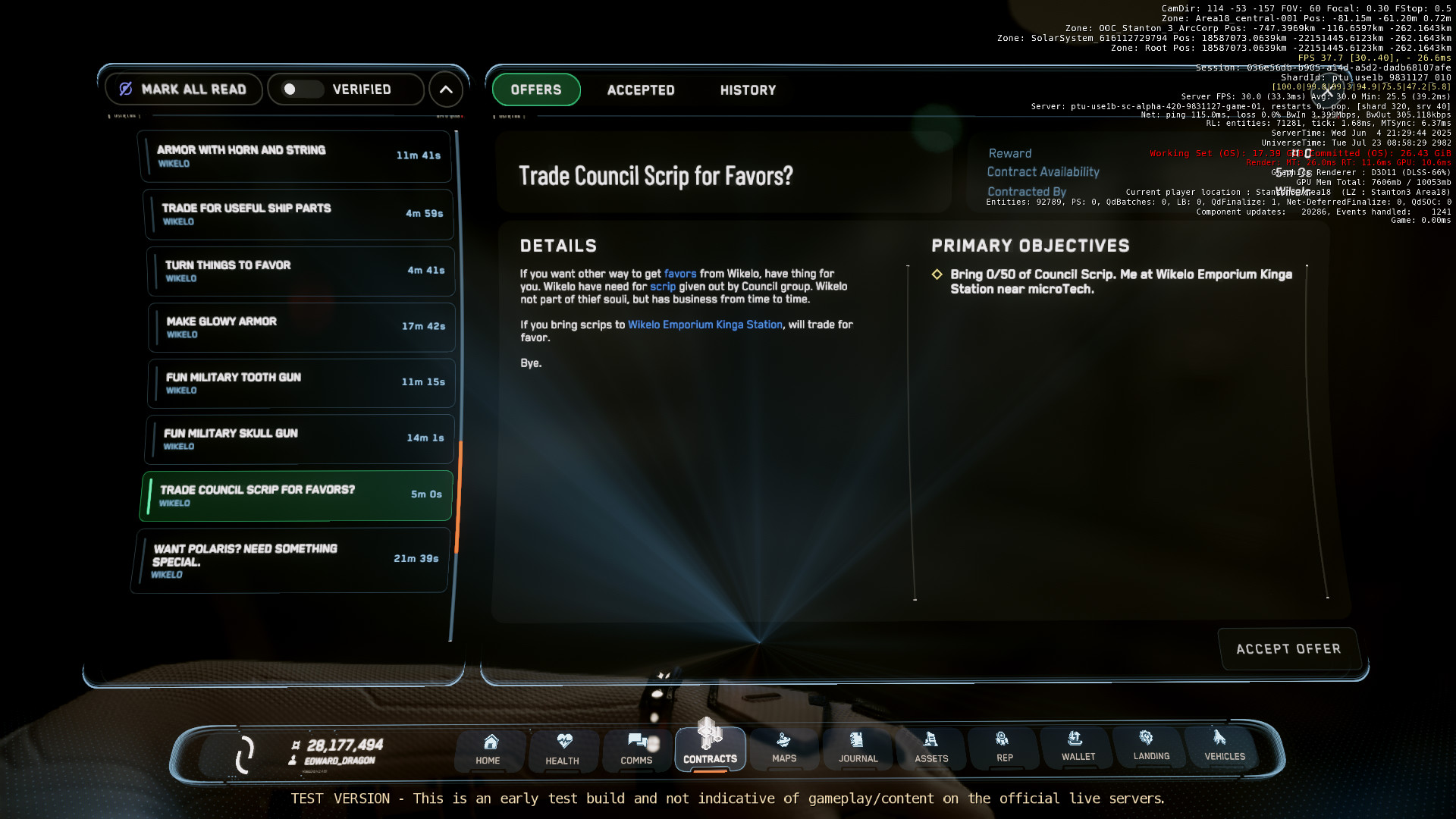
Task: Open the Assets app icon
Action: [931, 748]
